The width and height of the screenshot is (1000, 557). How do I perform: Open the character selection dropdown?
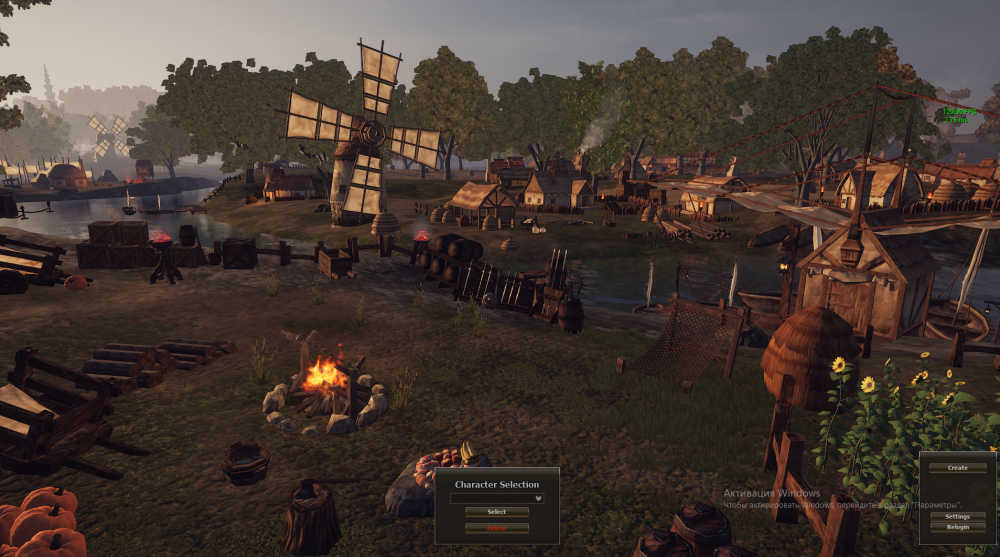point(497,497)
